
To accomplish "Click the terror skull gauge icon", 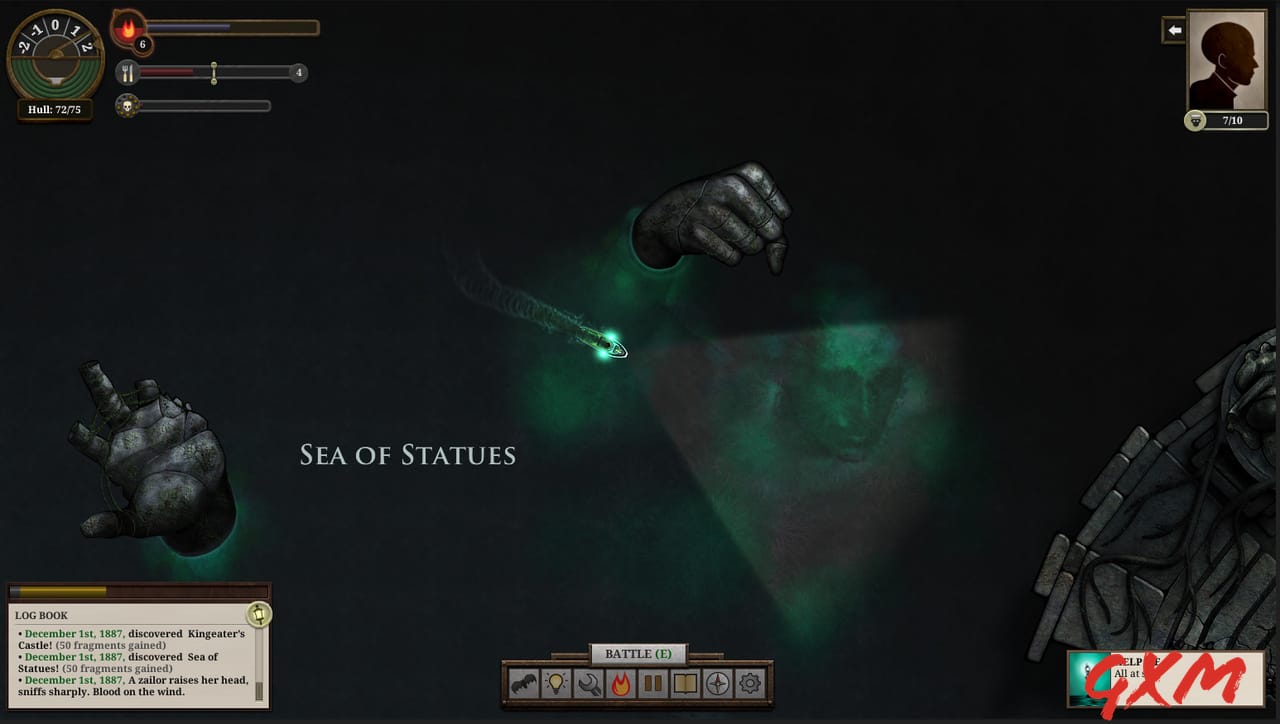I will point(128,104).
